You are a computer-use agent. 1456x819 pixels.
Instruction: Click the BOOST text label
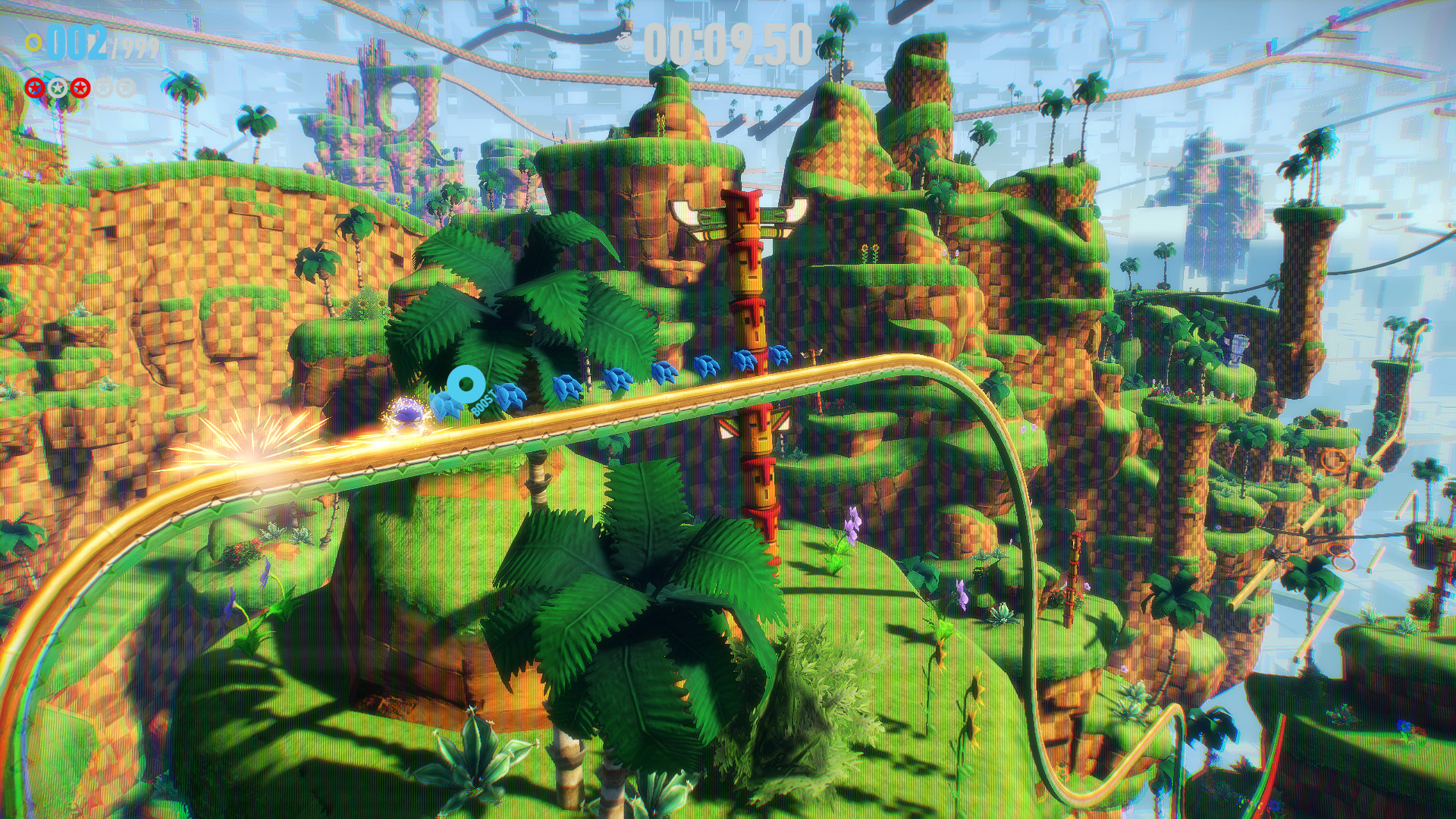pos(484,403)
